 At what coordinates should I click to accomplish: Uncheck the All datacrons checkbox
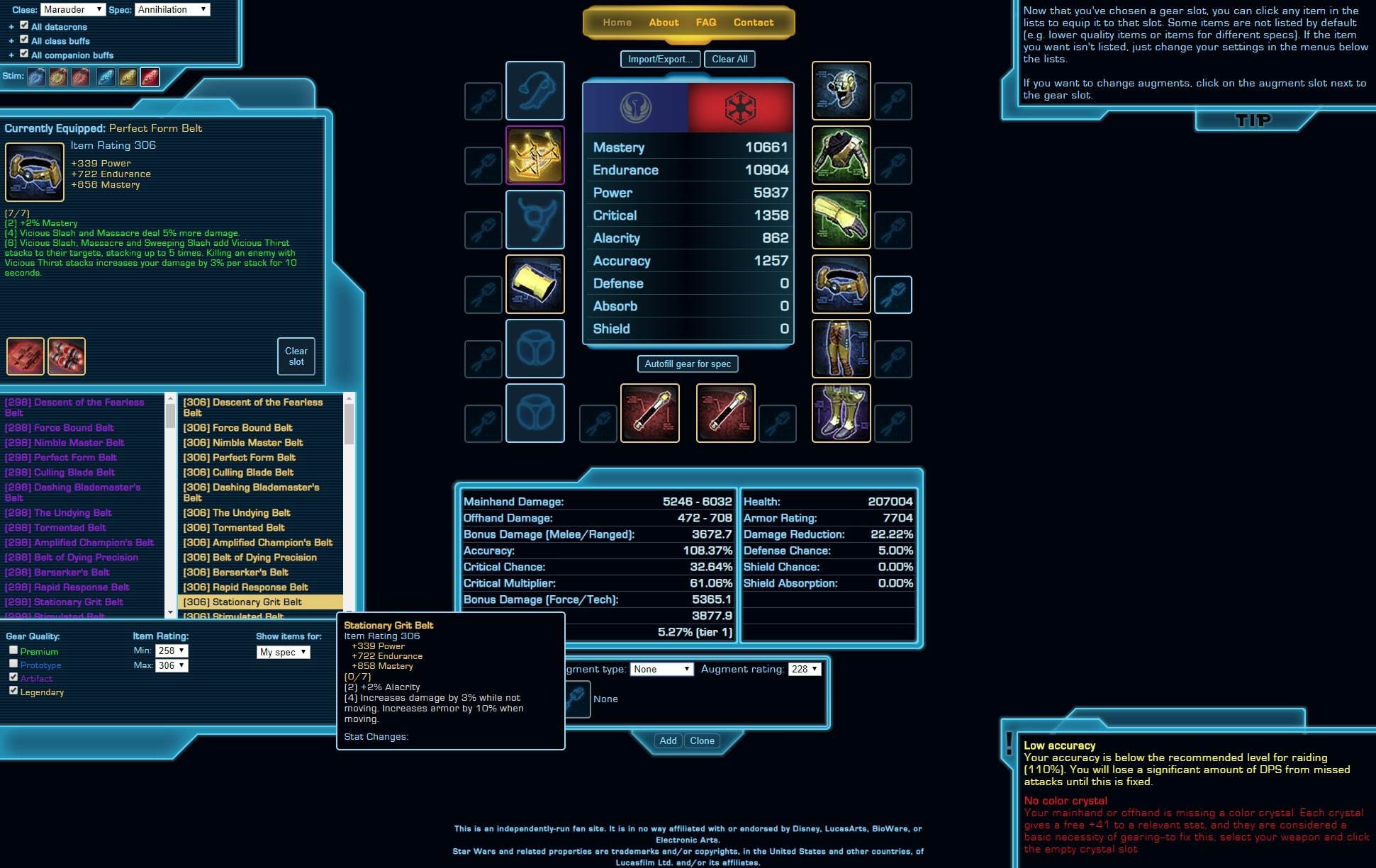click(23, 26)
